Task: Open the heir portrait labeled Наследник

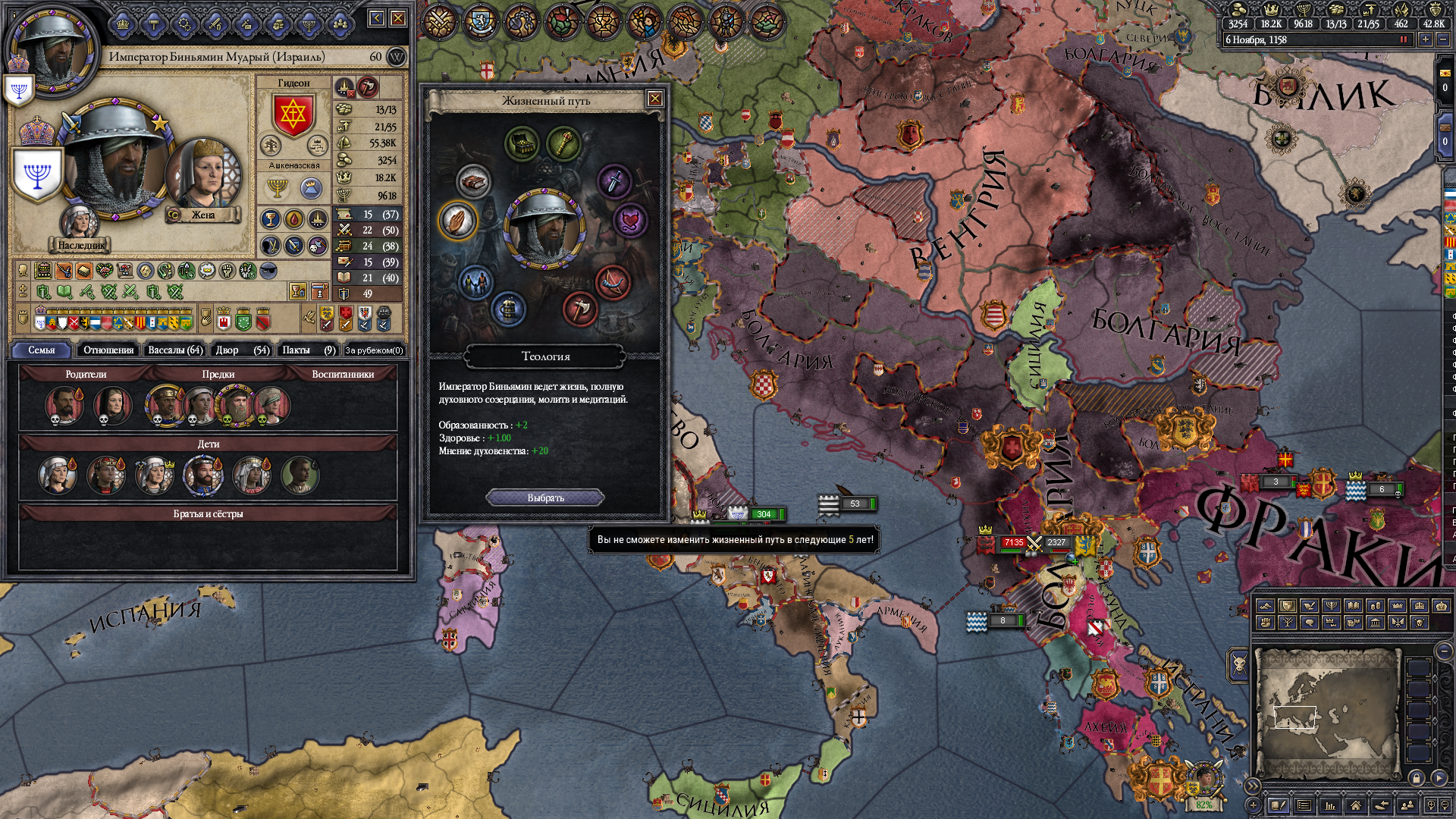Action: point(79,221)
